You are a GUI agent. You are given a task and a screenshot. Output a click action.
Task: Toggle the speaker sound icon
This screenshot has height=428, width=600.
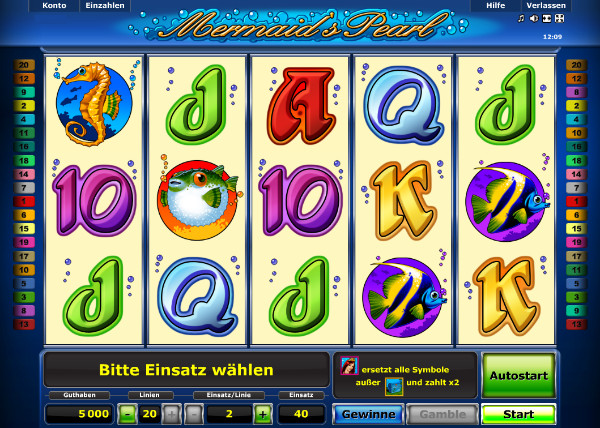pyautogui.click(x=534, y=18)
